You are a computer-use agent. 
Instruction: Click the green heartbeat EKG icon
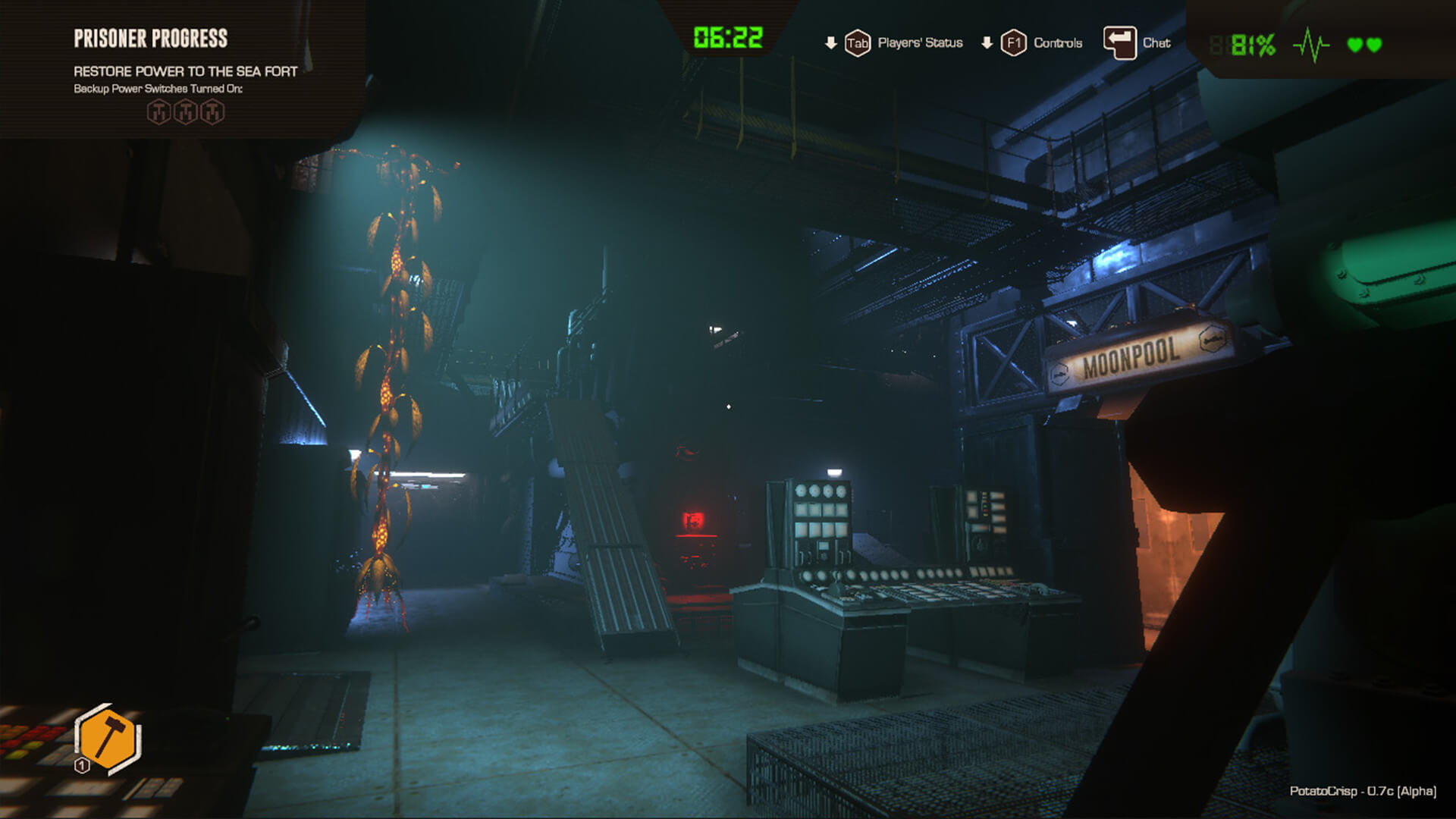(1310, 43)
